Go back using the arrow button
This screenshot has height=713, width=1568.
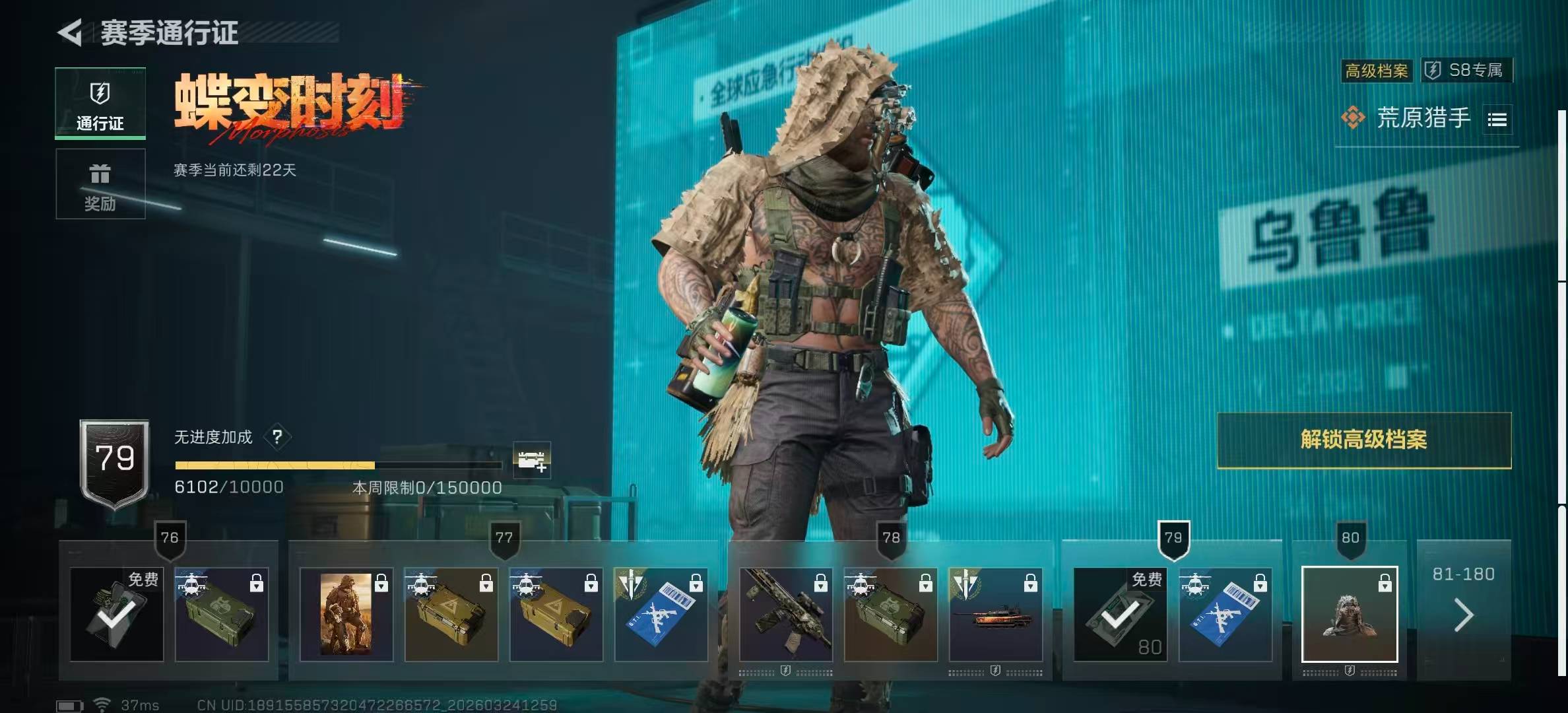[x=70, y=32]
